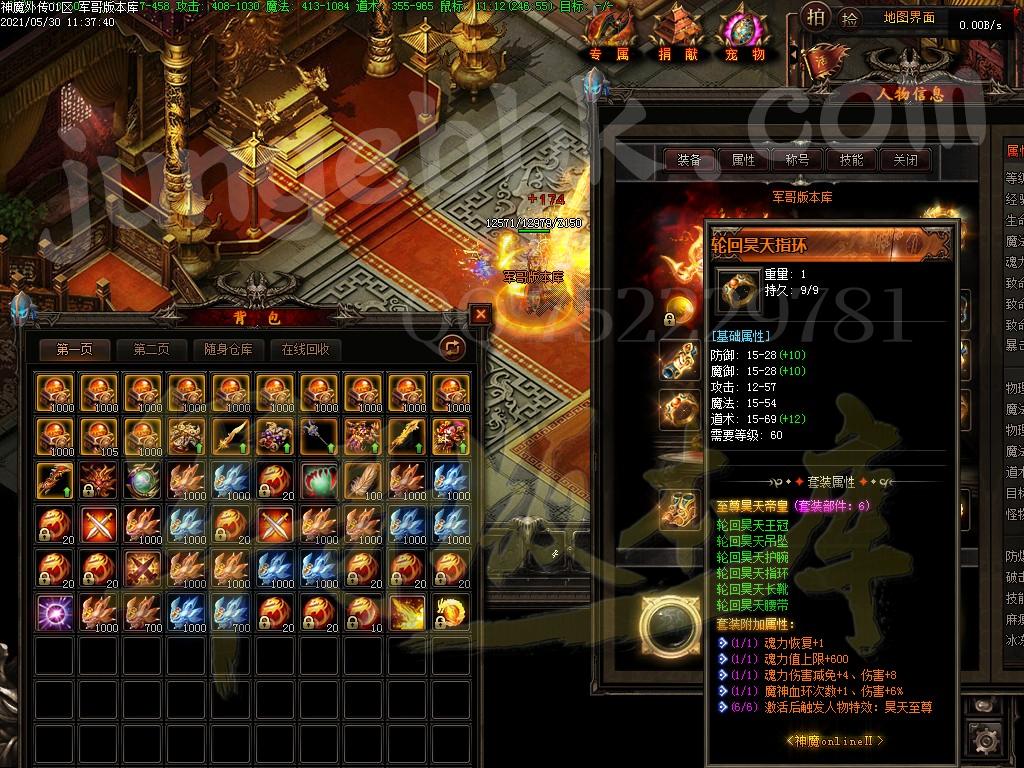View the 技能 skills tab

tap(851, 159)
